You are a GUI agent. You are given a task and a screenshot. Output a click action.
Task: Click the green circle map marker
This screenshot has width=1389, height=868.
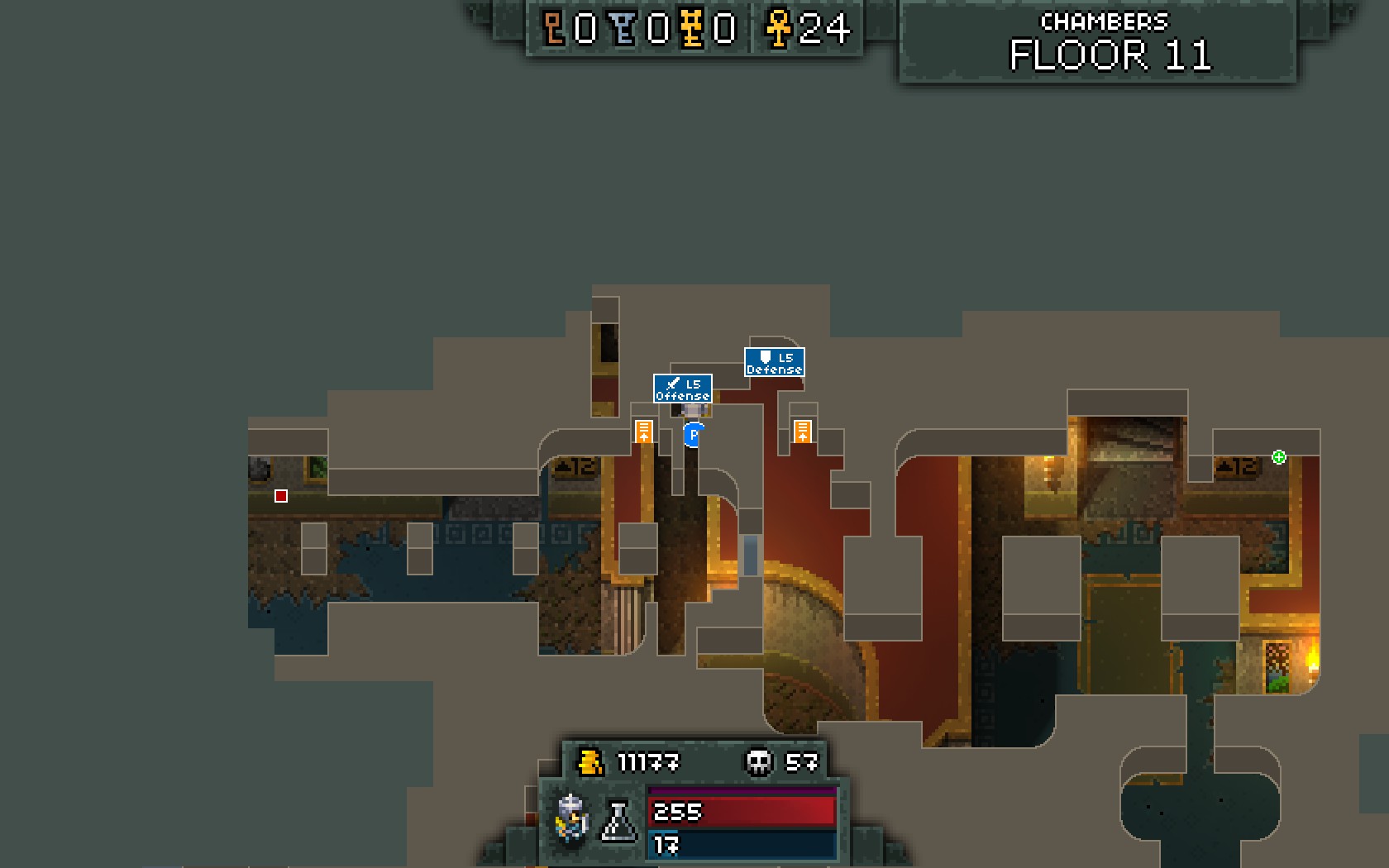coord(1278,457)
